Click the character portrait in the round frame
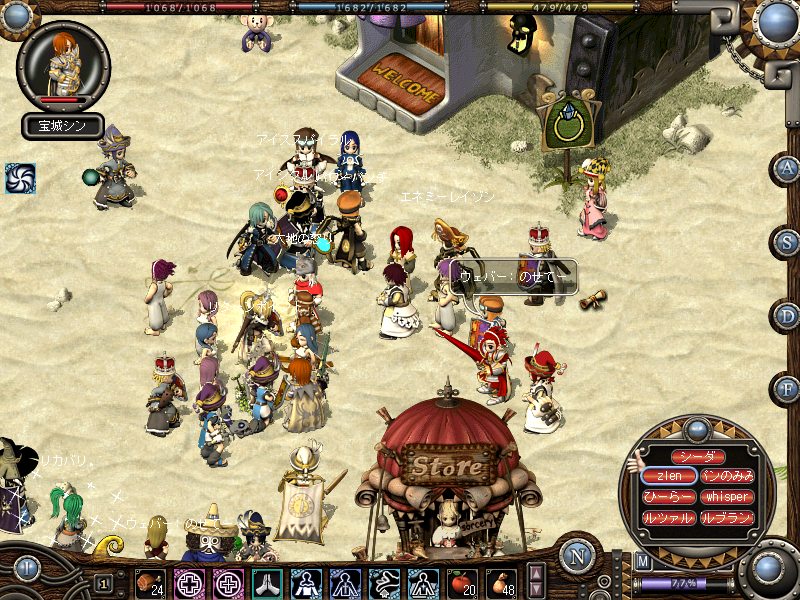The width and height of the screenshot is (800, 600). tap(63, 65)
